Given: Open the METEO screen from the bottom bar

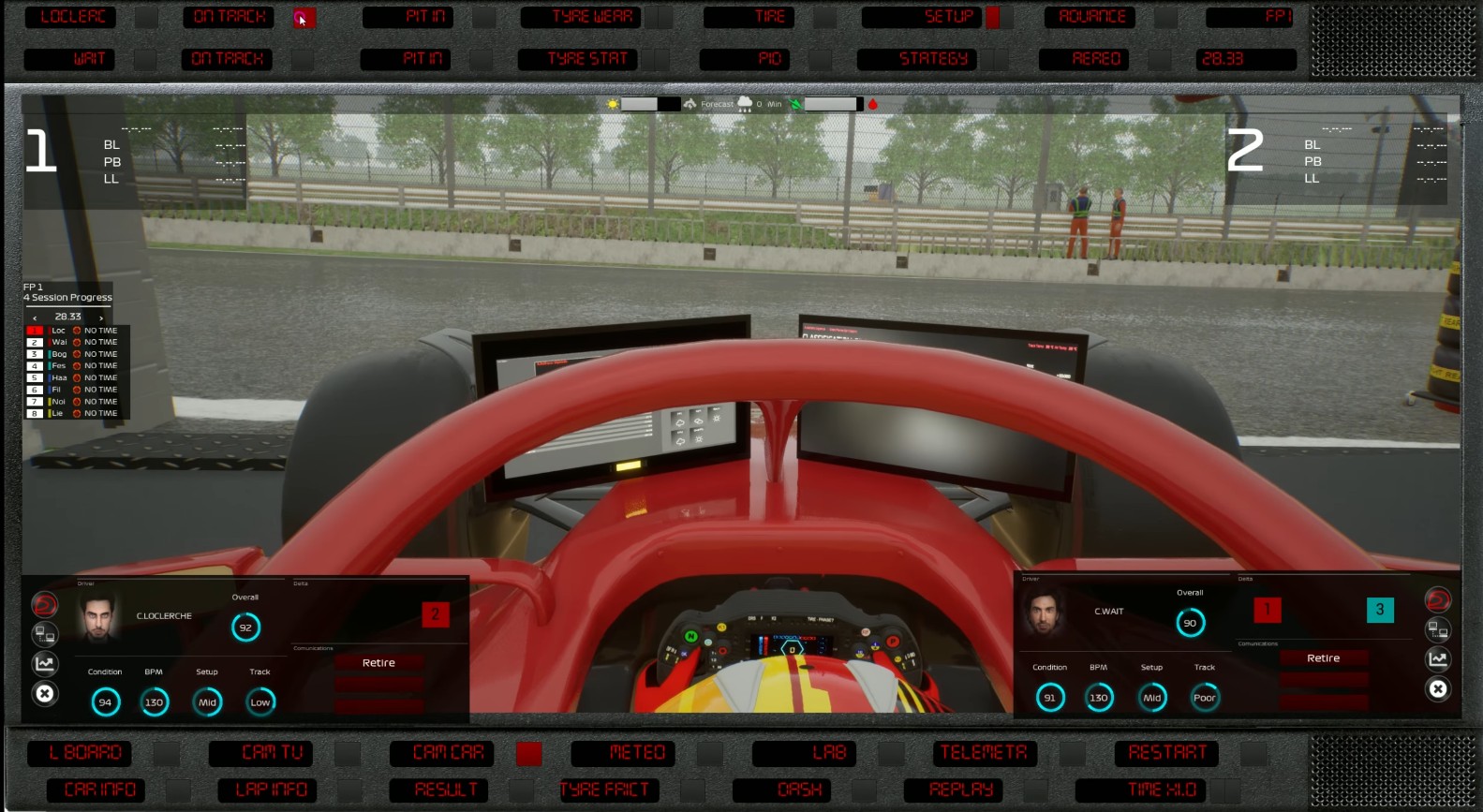Looking at the screenshot, I should [x=625, y=752].
